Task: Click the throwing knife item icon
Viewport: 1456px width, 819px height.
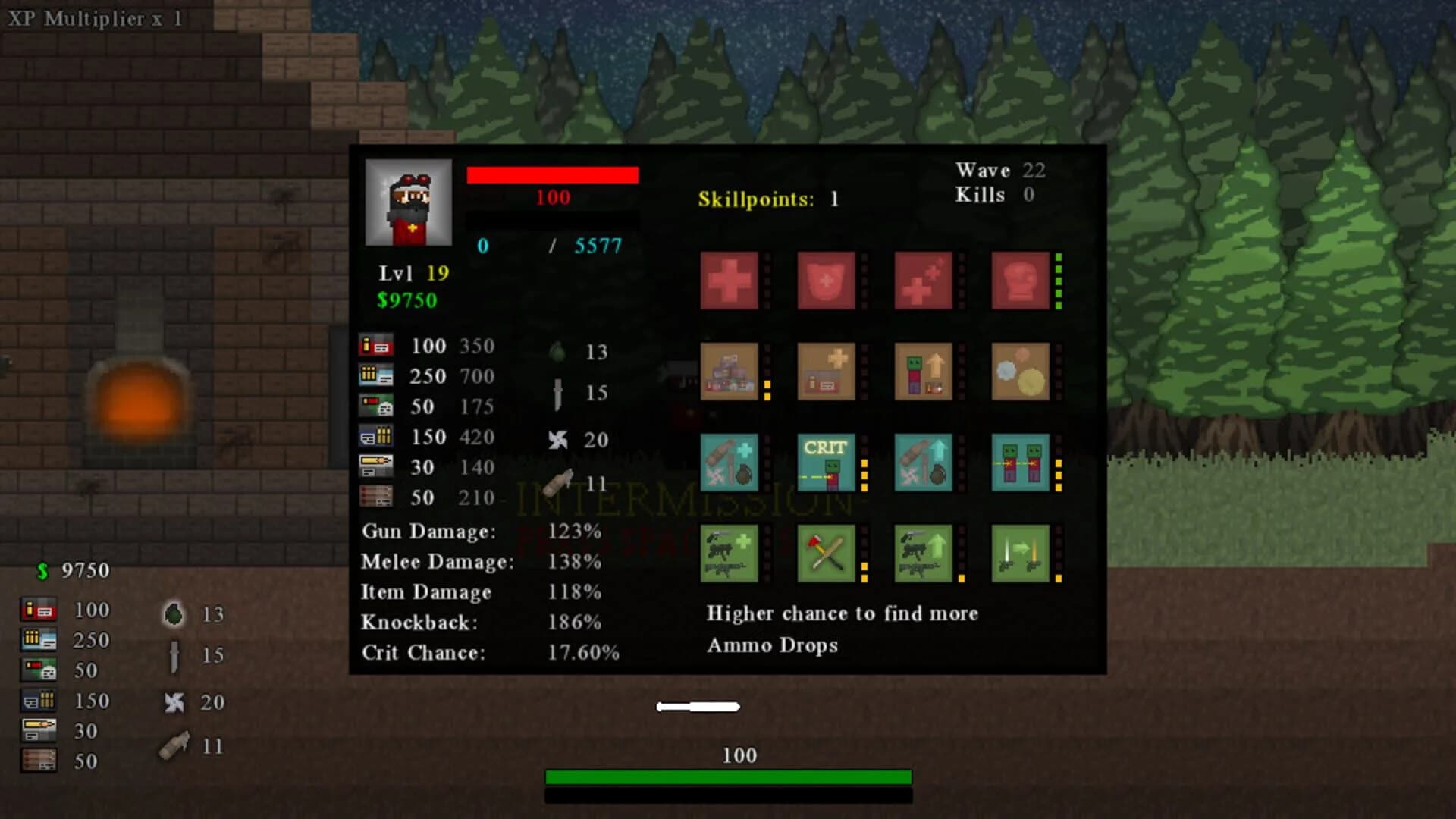Action: (558, 393)
